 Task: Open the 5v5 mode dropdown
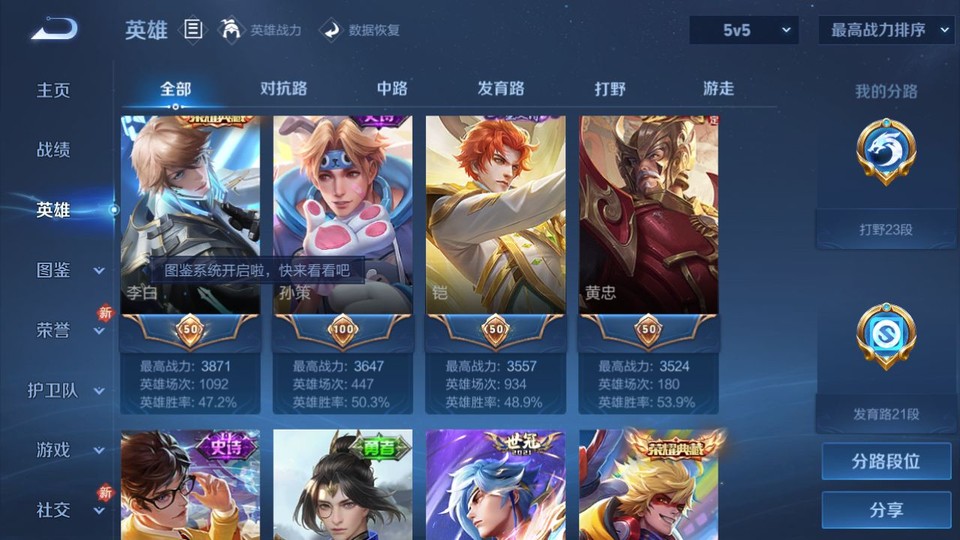pos(743,30)
